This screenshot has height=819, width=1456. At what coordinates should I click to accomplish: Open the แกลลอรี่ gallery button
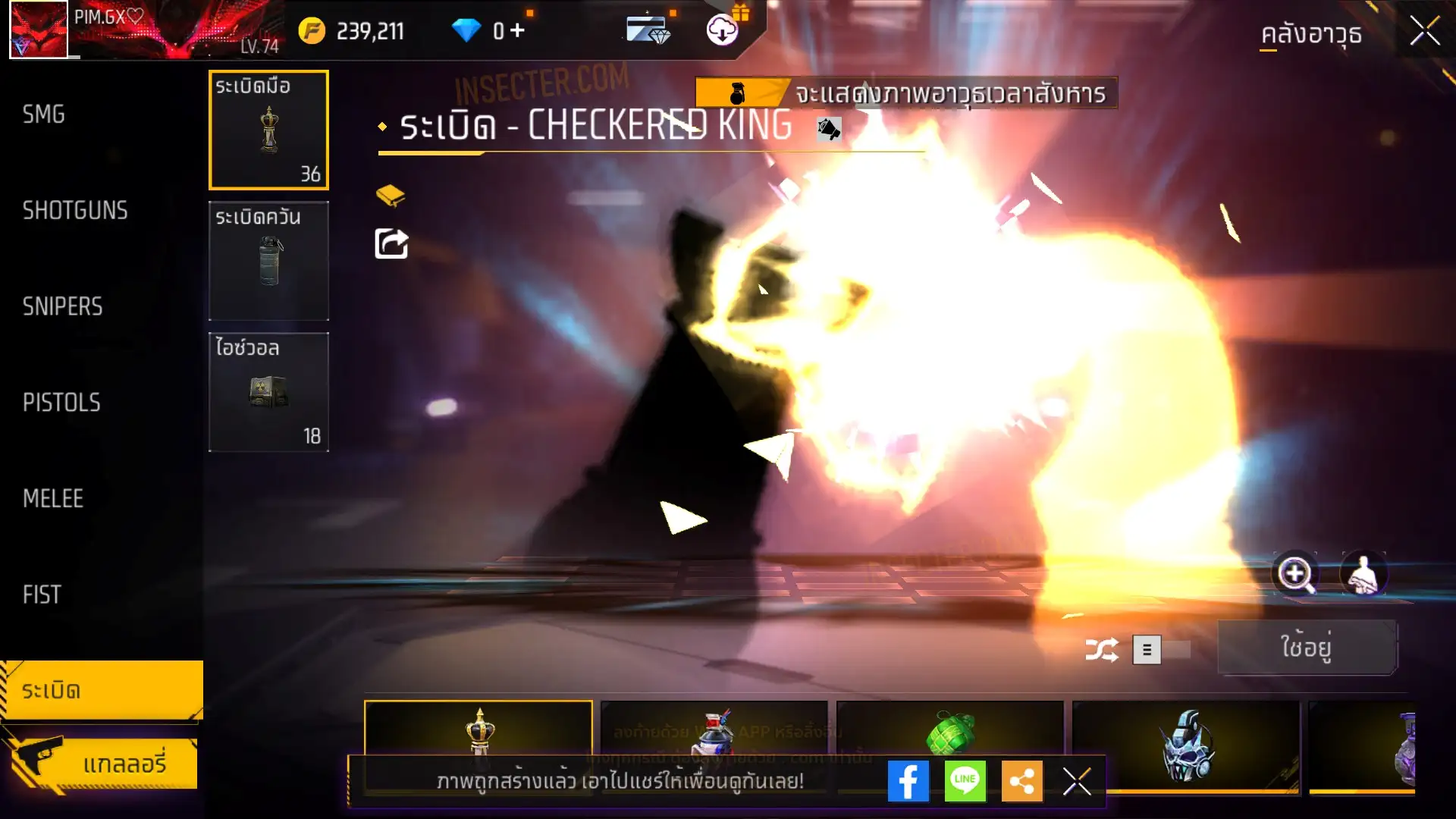click(102, 763)
